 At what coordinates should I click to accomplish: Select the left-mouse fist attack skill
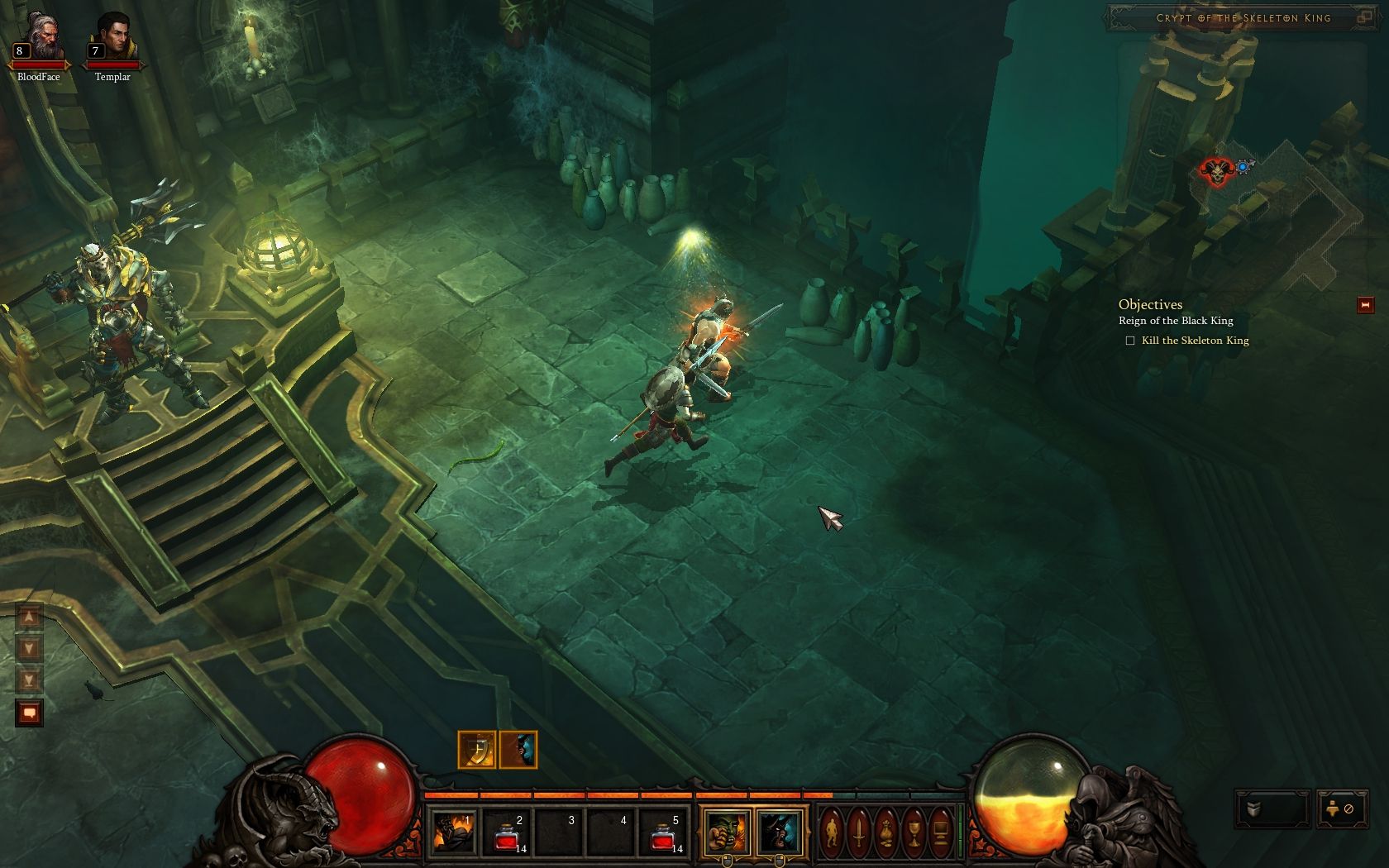pyautogui.click(x=727, y=832)
